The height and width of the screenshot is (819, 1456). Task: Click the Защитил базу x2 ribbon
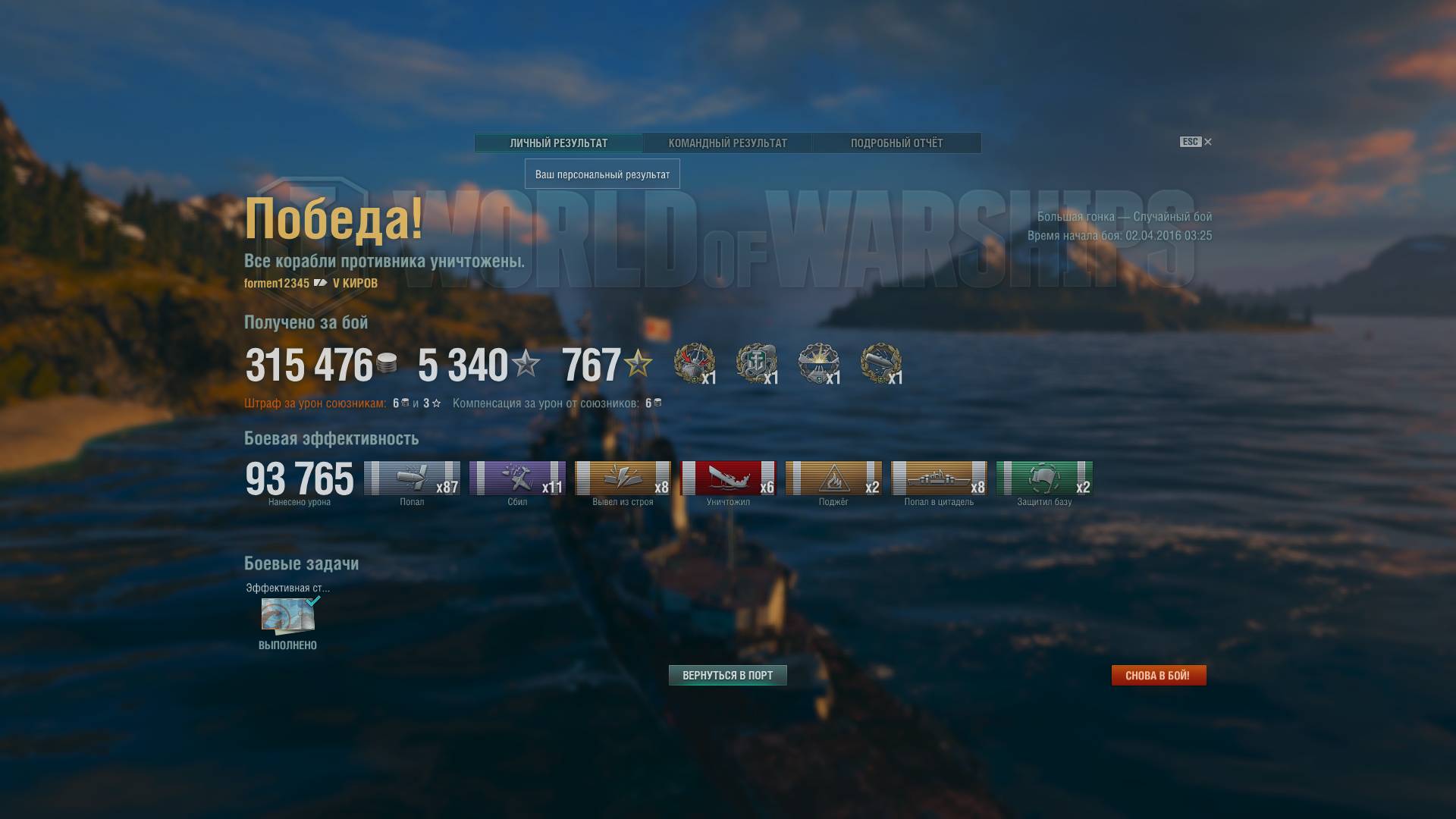coord(1044,478)
